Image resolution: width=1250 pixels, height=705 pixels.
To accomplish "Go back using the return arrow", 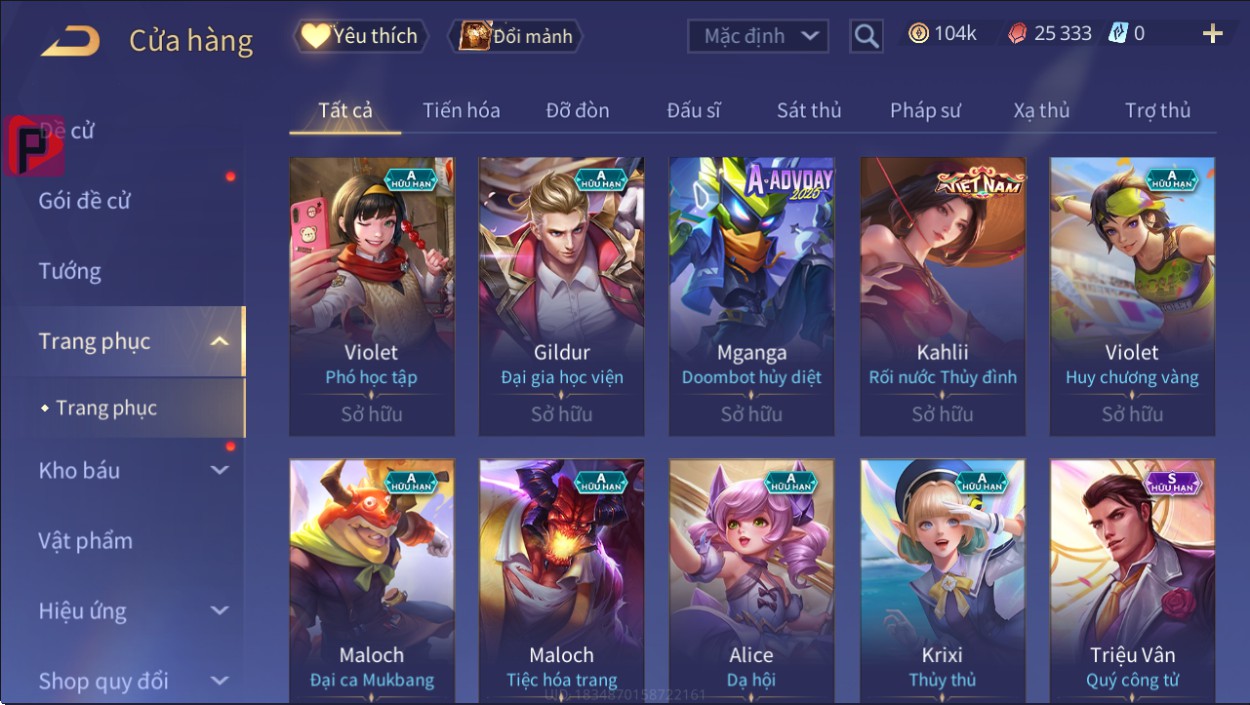I will [x=70, y=40].
